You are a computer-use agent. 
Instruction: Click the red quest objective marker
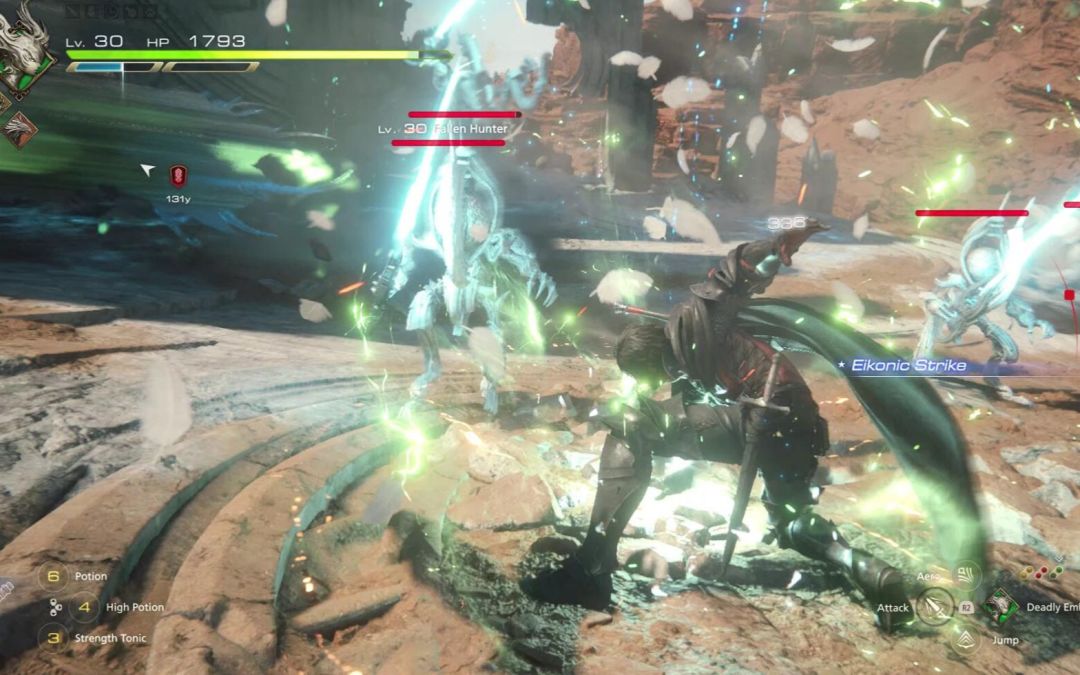click(179, 177)
